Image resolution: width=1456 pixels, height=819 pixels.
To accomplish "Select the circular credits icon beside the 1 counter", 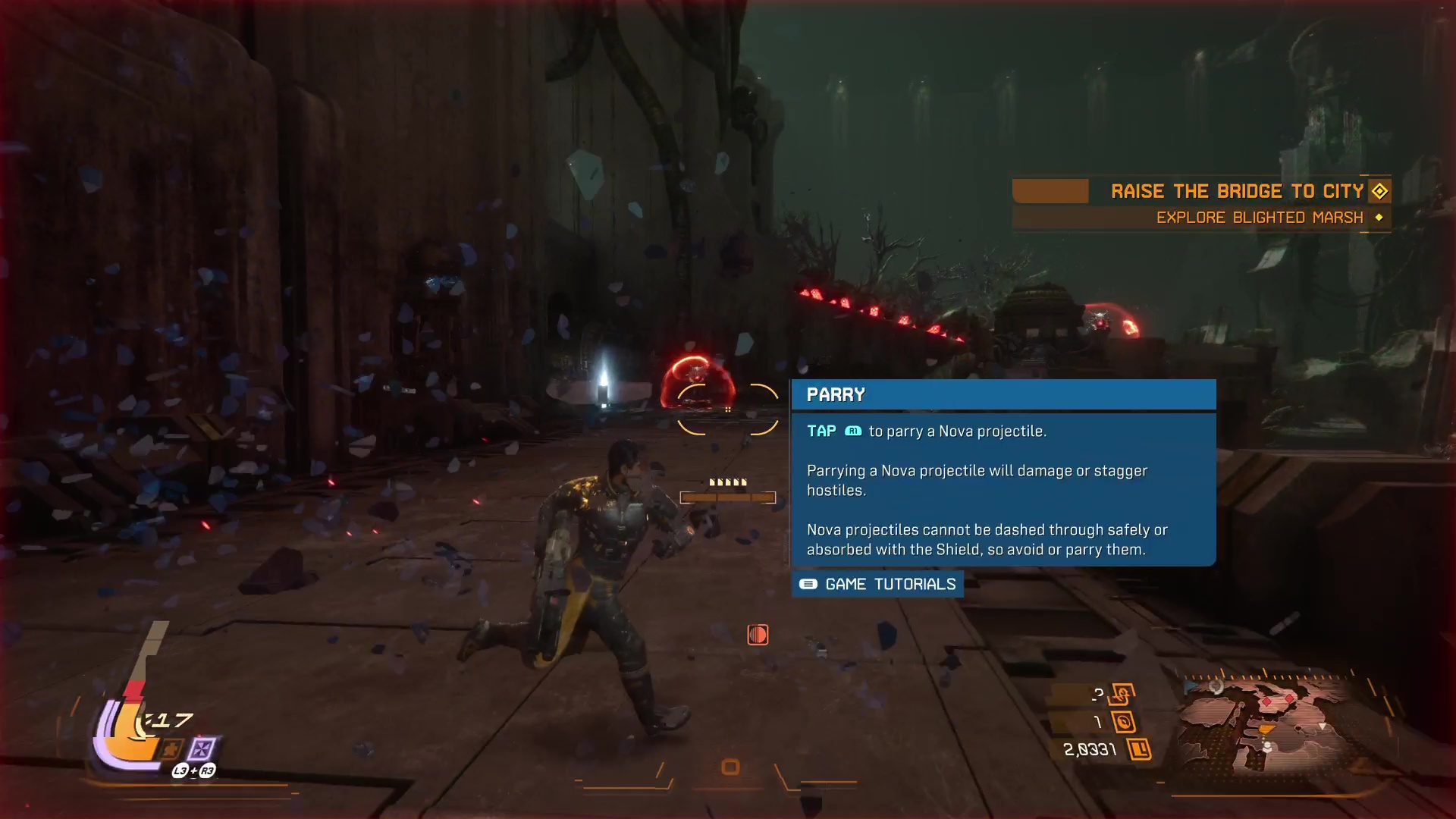I will [x=1125, y=722].
